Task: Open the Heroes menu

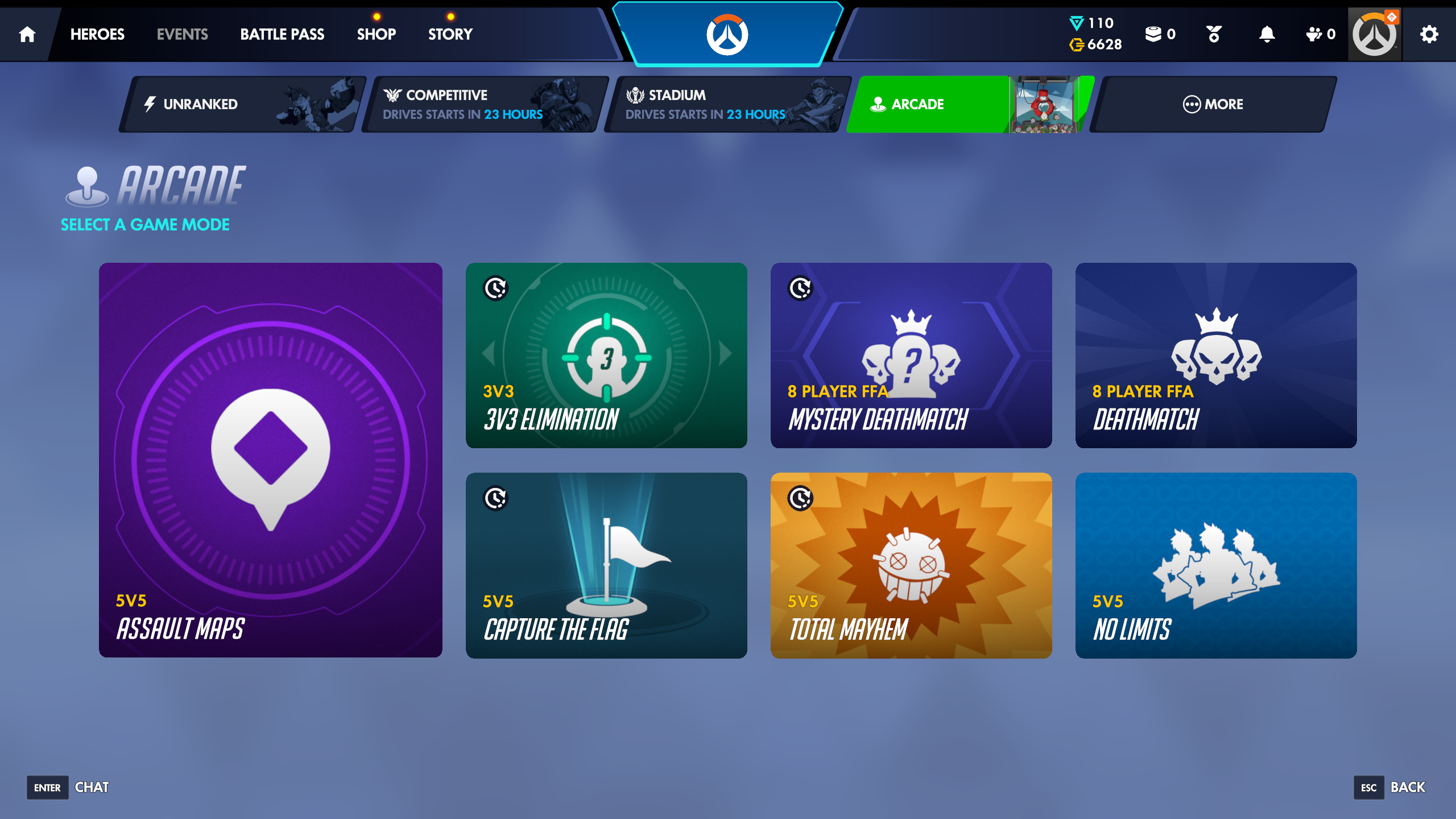Action: pos(97,34)
